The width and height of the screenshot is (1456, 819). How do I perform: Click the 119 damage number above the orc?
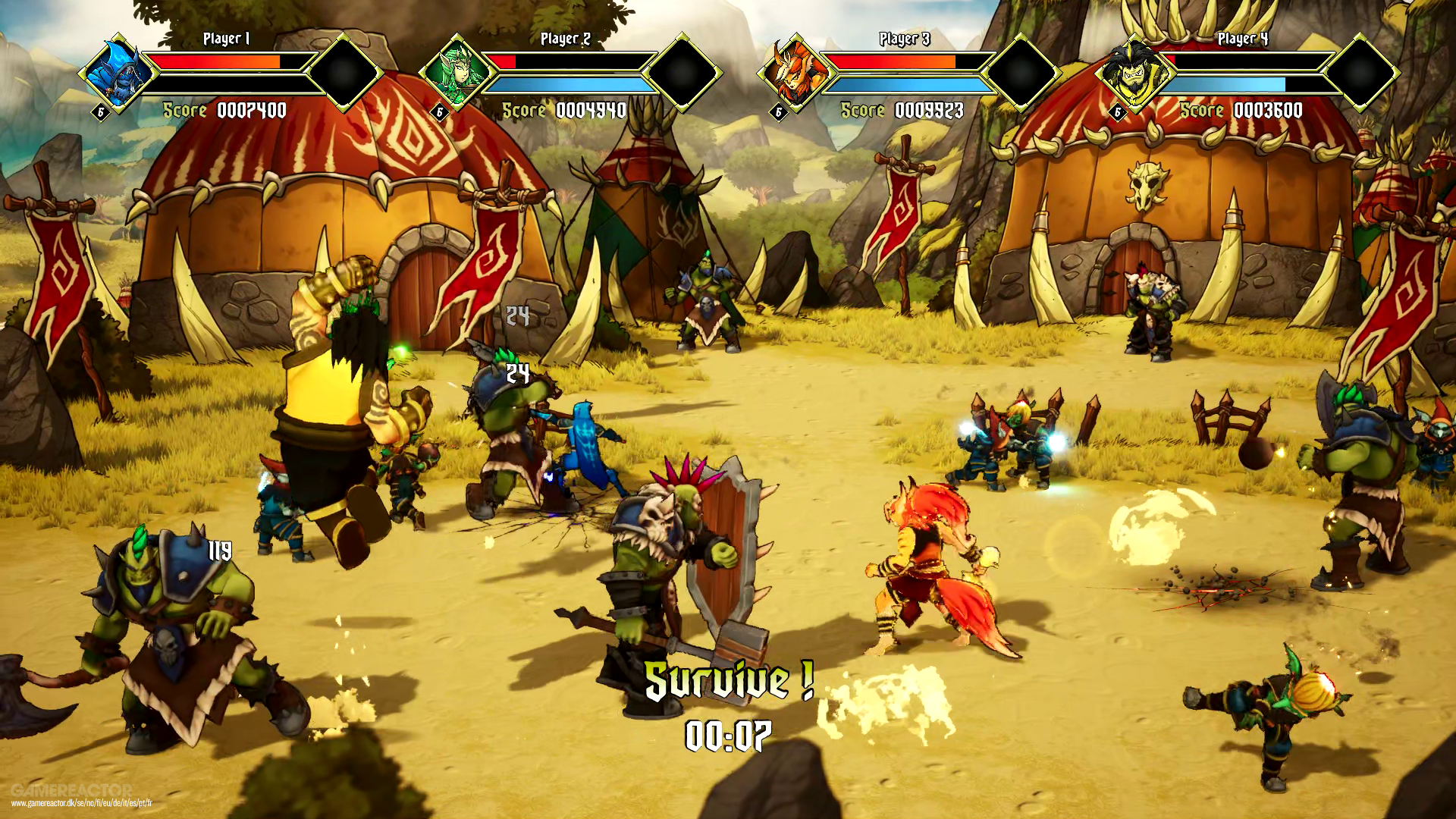pyautogui.click(x=218, y=551)
